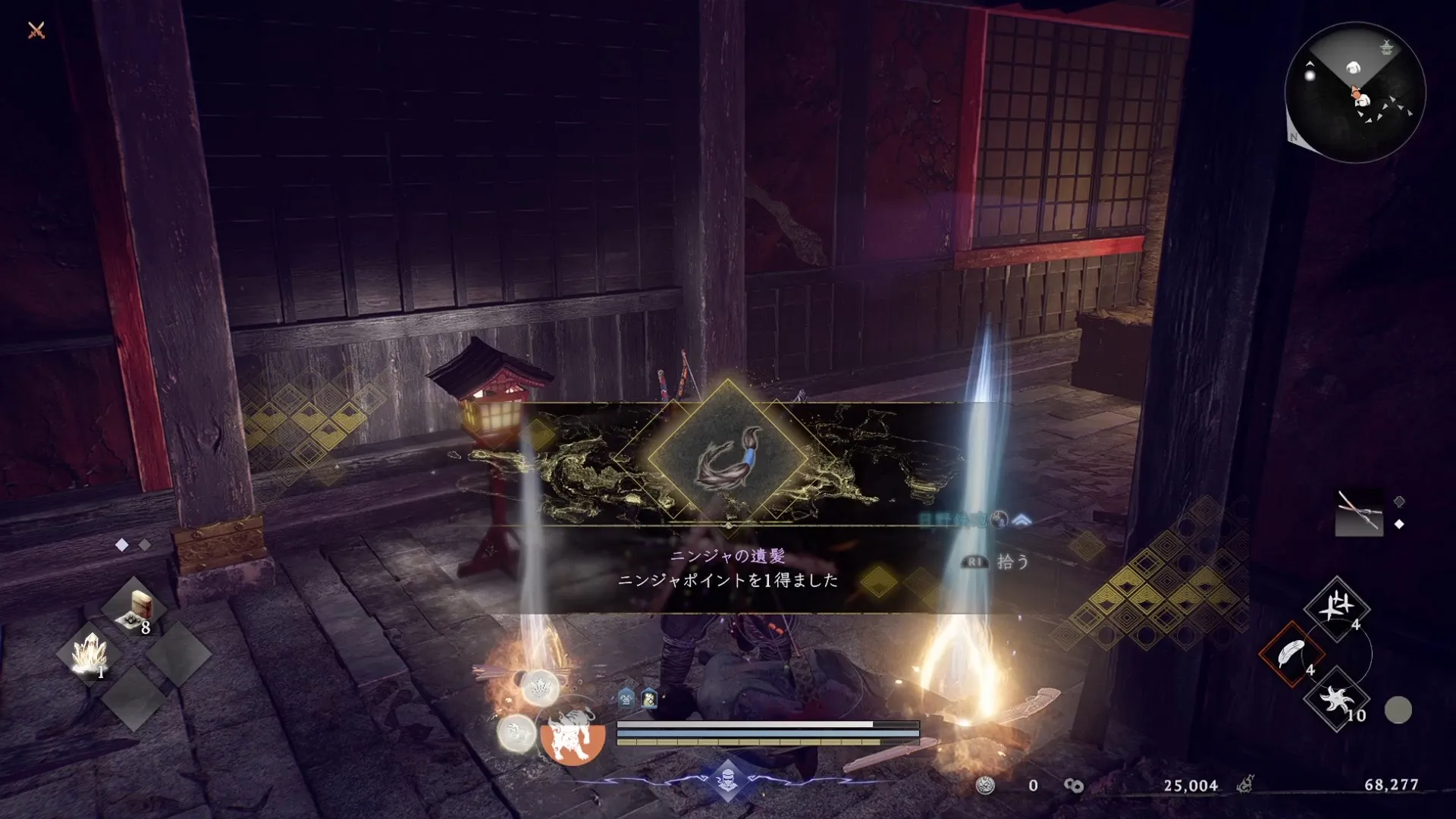Click the crossed swords icon in the corner

click(x=36, y=30)
